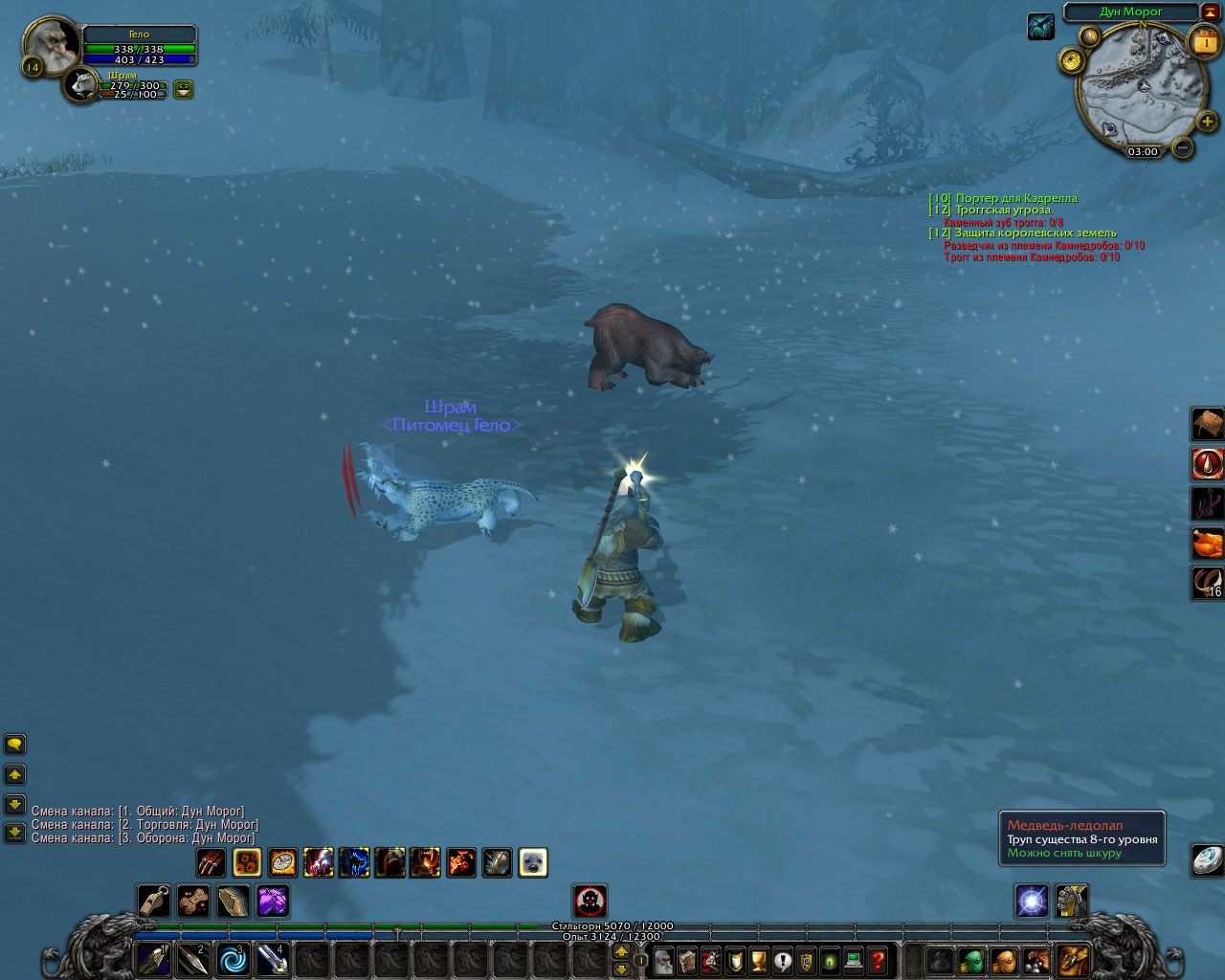The width and height of the screenshot is (1225, 980).
Task: Click the Aspect buff icon near minimap
Action: tap(1040, 27)
